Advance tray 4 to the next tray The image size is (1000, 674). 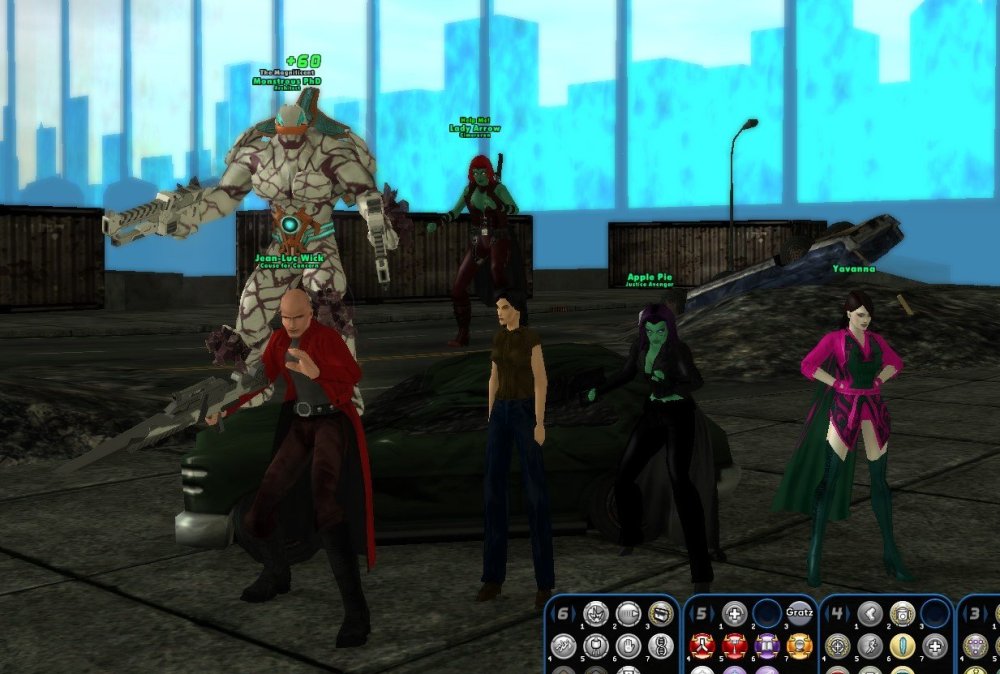[851, 613]
